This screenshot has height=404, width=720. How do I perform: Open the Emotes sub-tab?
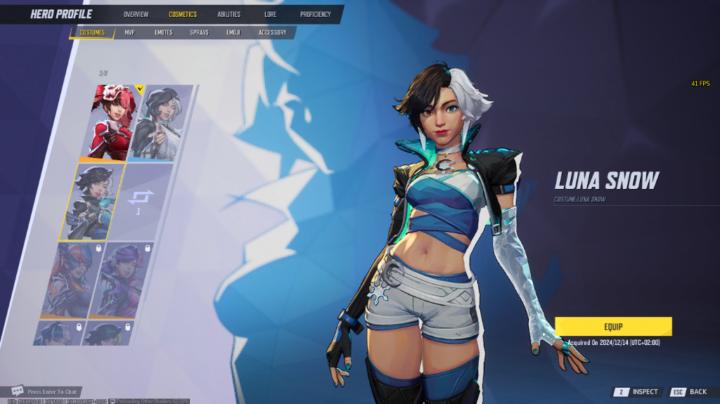coord(163,32)
